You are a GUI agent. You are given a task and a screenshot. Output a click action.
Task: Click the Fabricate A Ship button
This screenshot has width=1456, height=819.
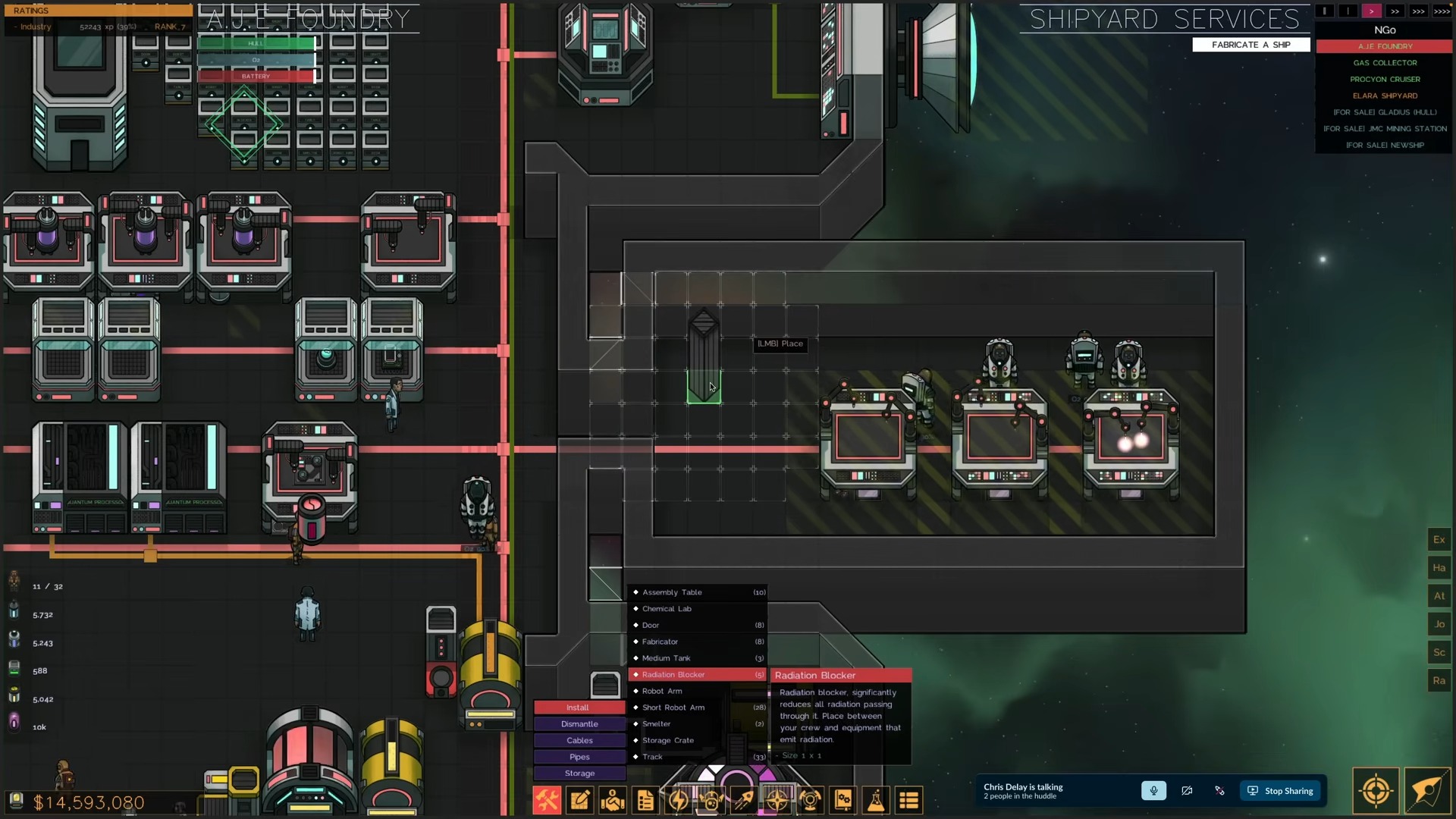(1250, 45)
